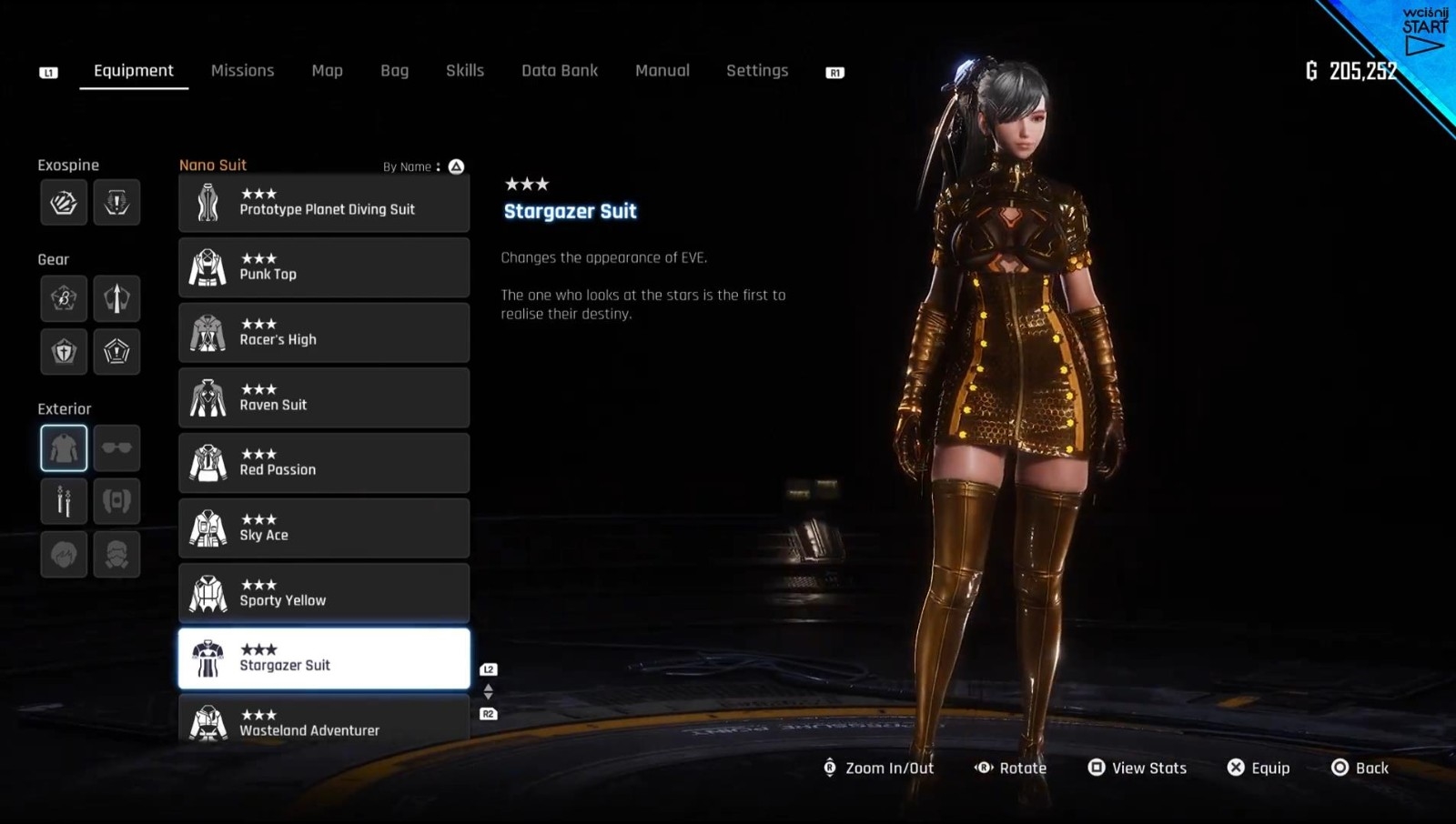
Task: Select the Wasteland Adventurer suit
Action: click(324, 722)
